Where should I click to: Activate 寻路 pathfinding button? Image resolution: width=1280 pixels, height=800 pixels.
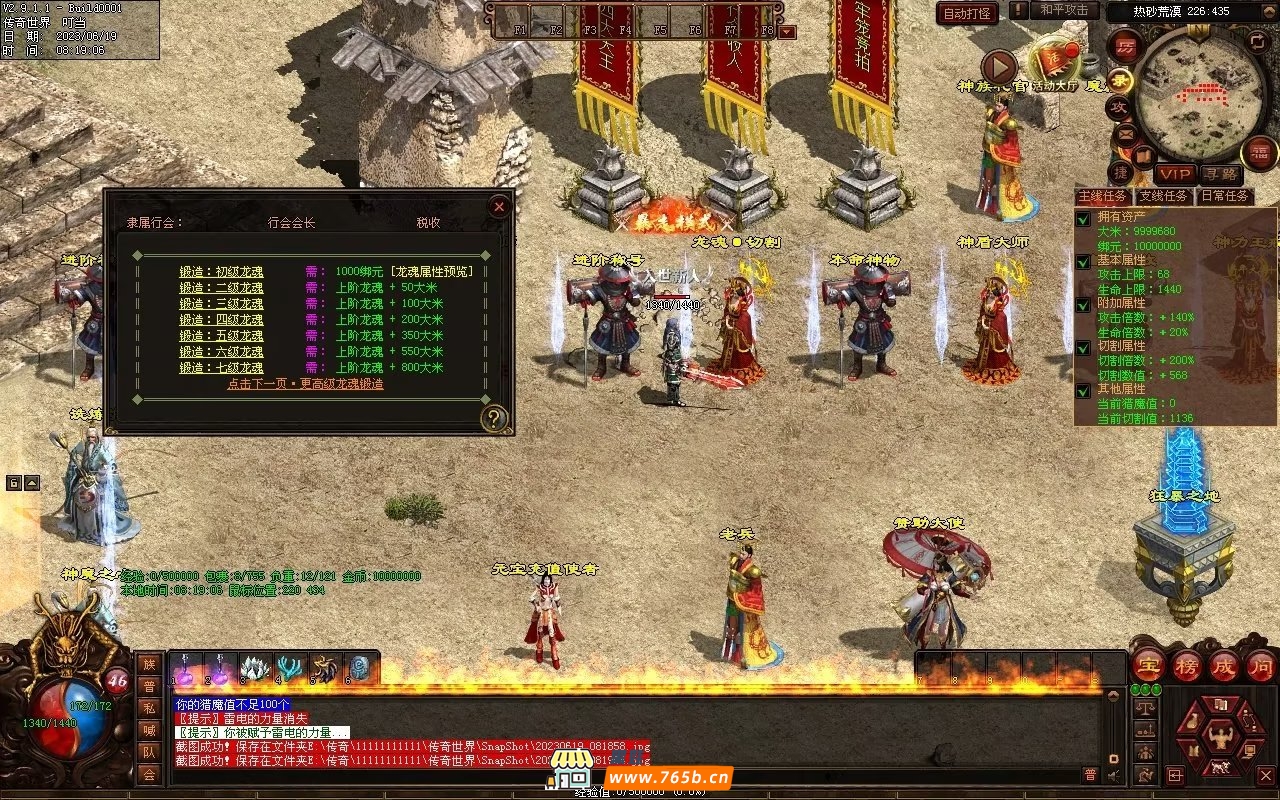click(x=1220, y=174)
